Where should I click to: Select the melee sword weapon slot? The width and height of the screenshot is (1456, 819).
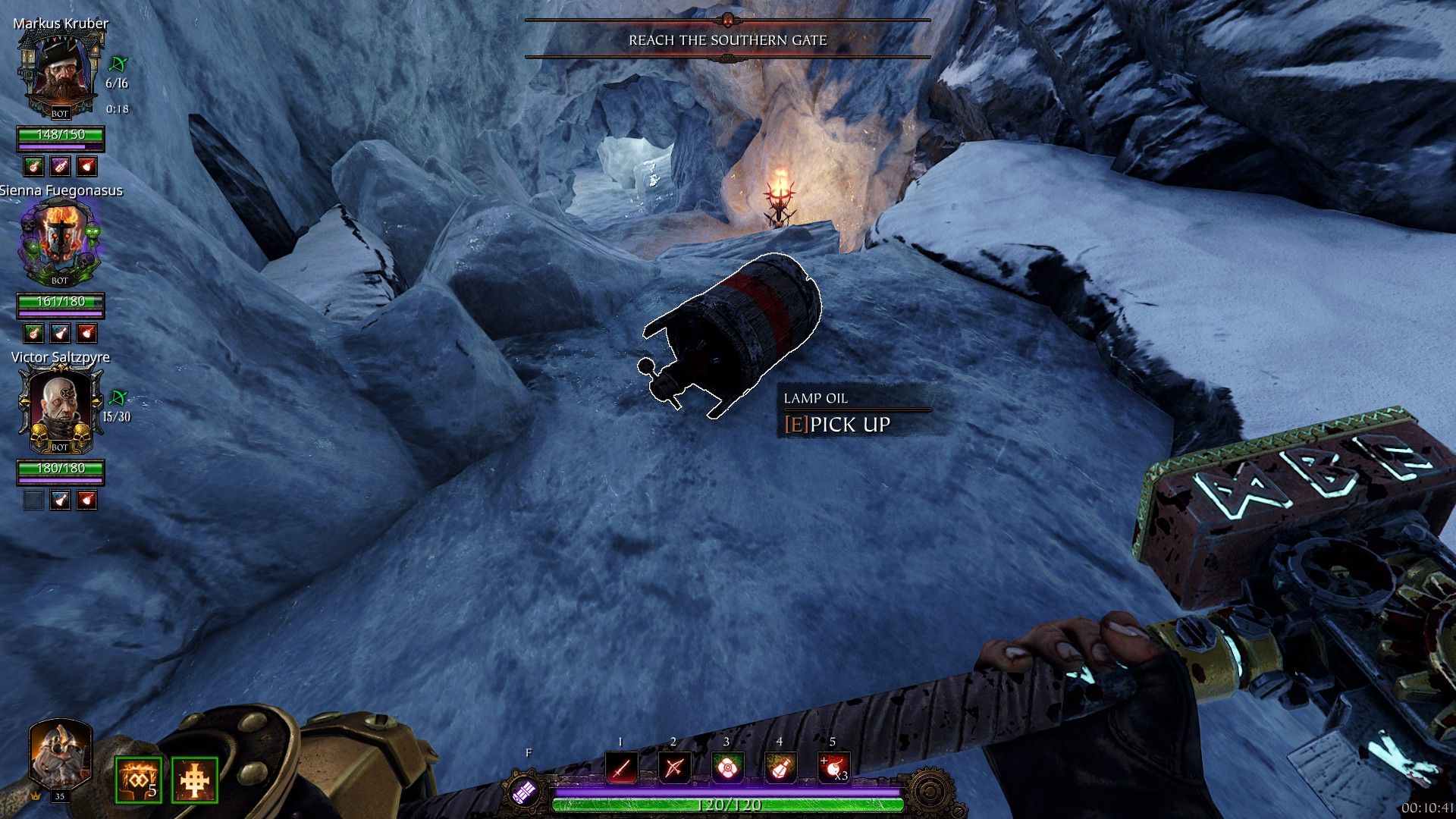(621, 768)
